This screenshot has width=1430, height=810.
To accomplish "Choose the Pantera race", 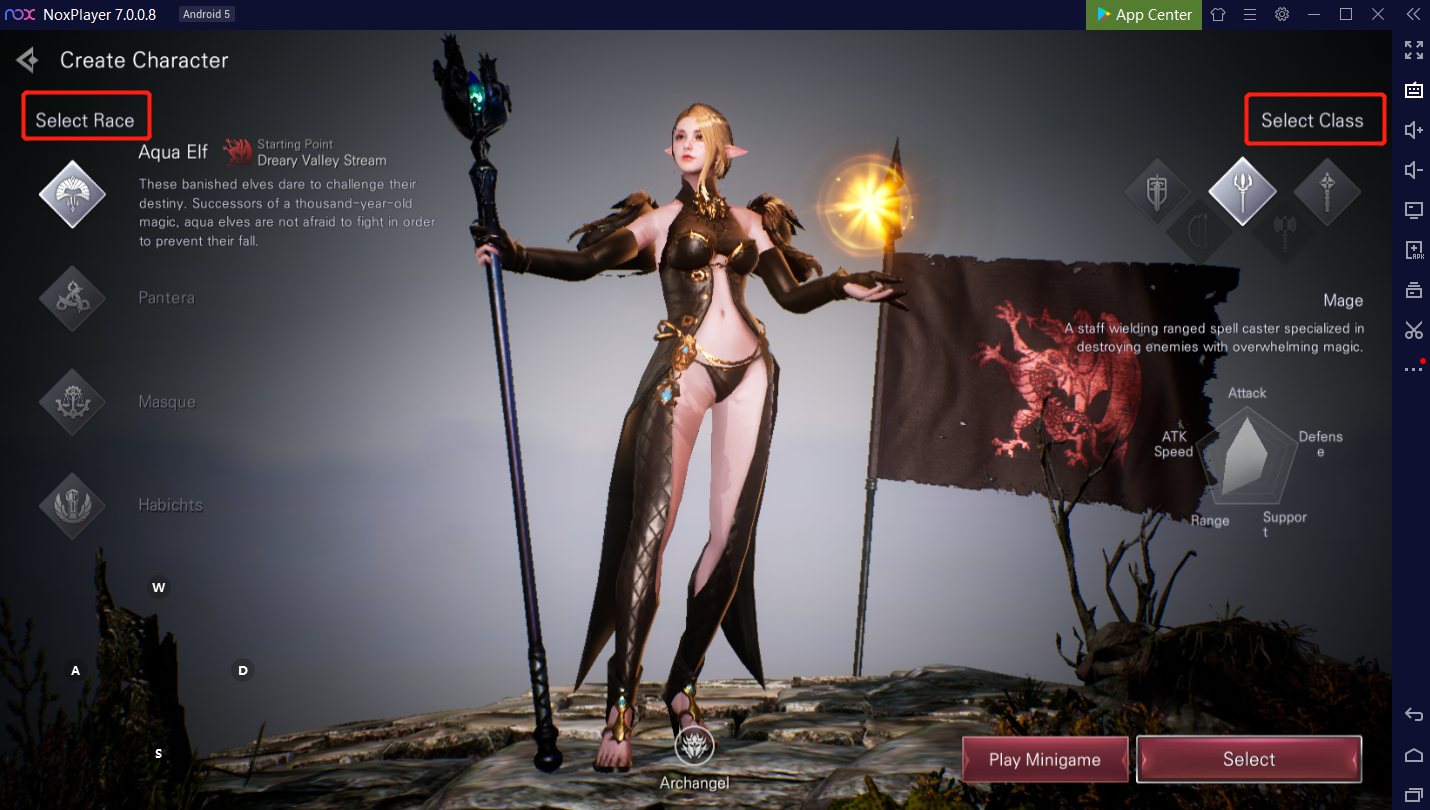I will click(72, 298).
